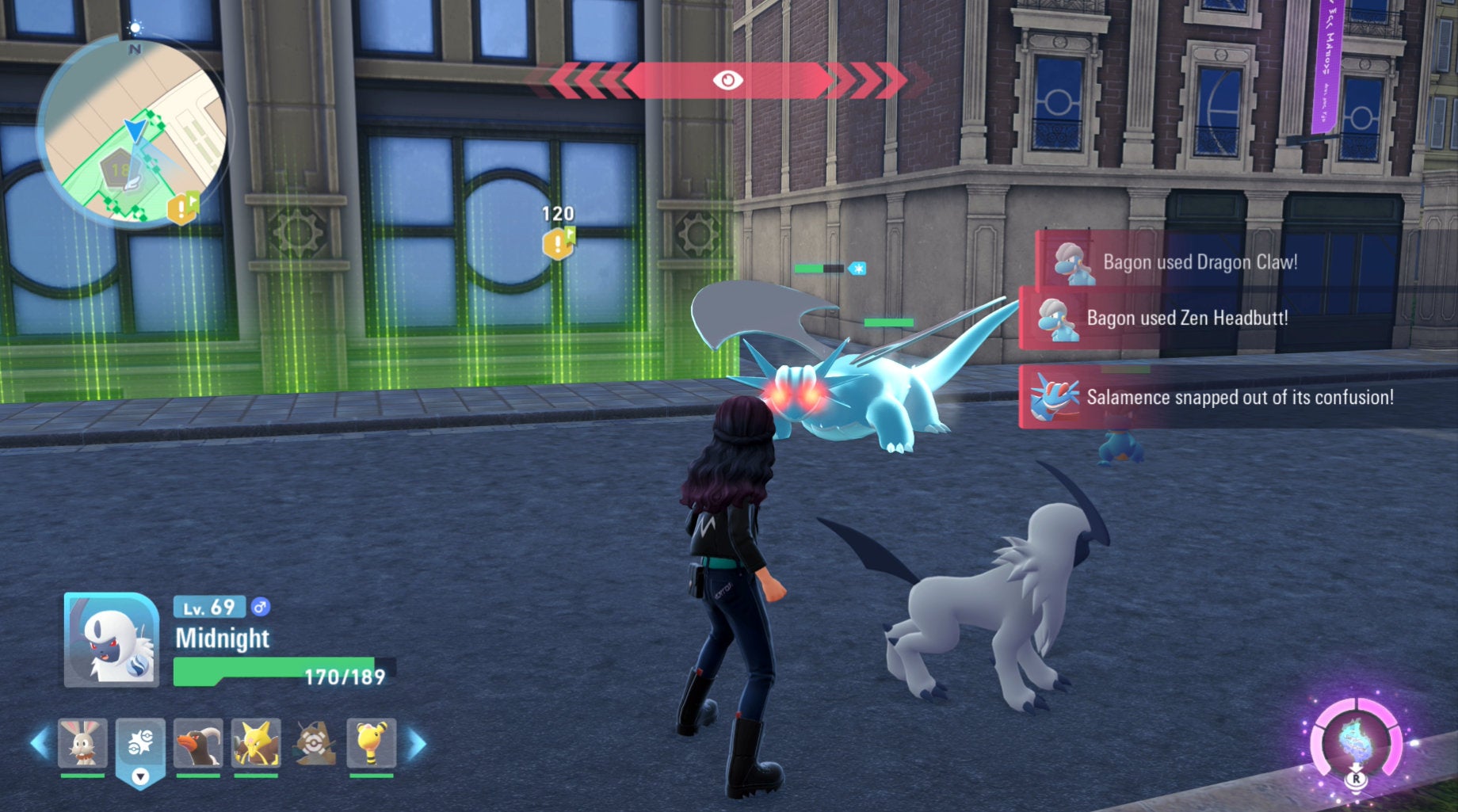This screenshot has height=812, width=1458.
Task: Click the red eye alert indicator
Action: click(727, 80)
